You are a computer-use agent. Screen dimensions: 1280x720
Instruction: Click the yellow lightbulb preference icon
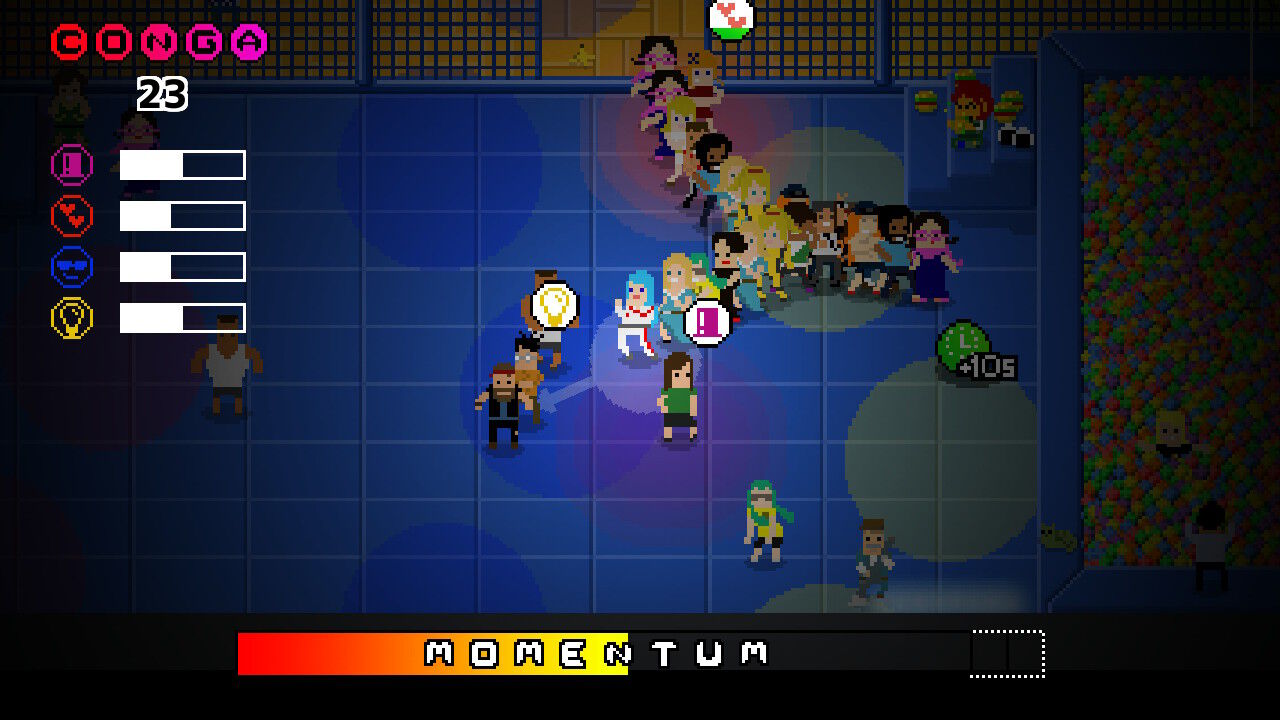point(71,318)
